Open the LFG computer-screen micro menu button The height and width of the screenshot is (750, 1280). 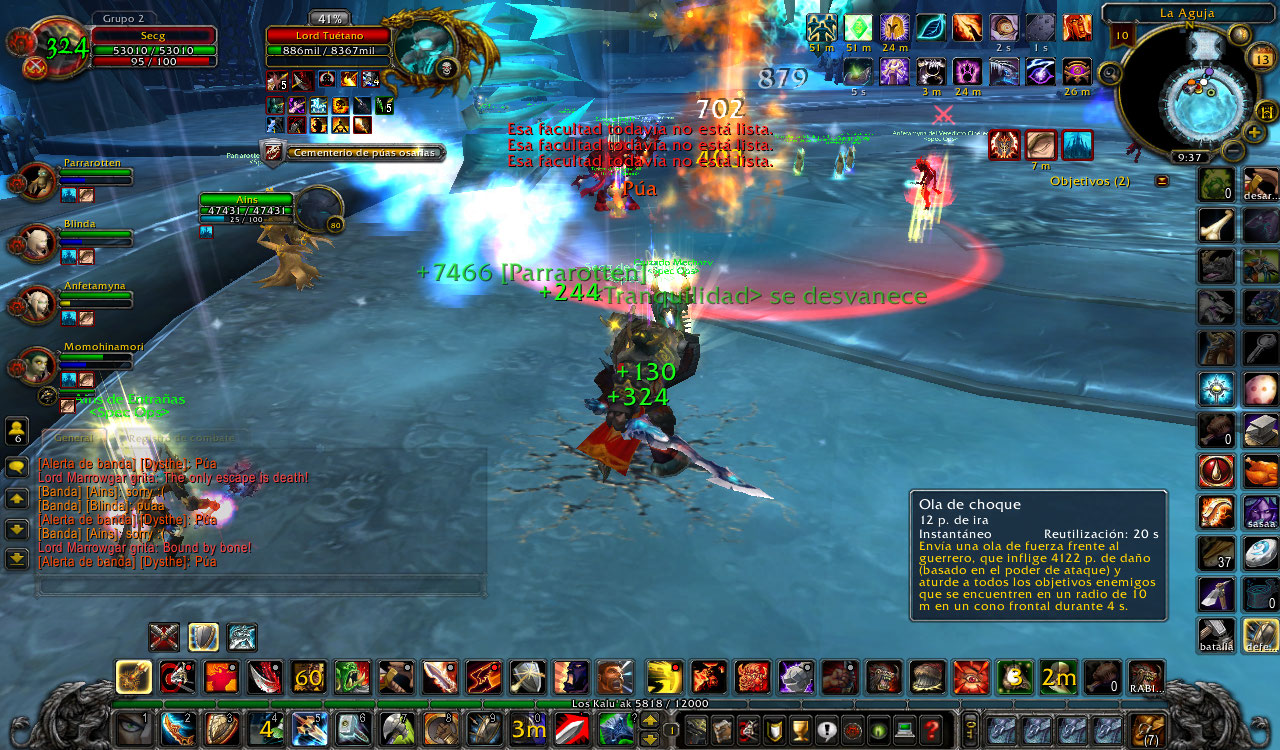[x=904, y=728]
